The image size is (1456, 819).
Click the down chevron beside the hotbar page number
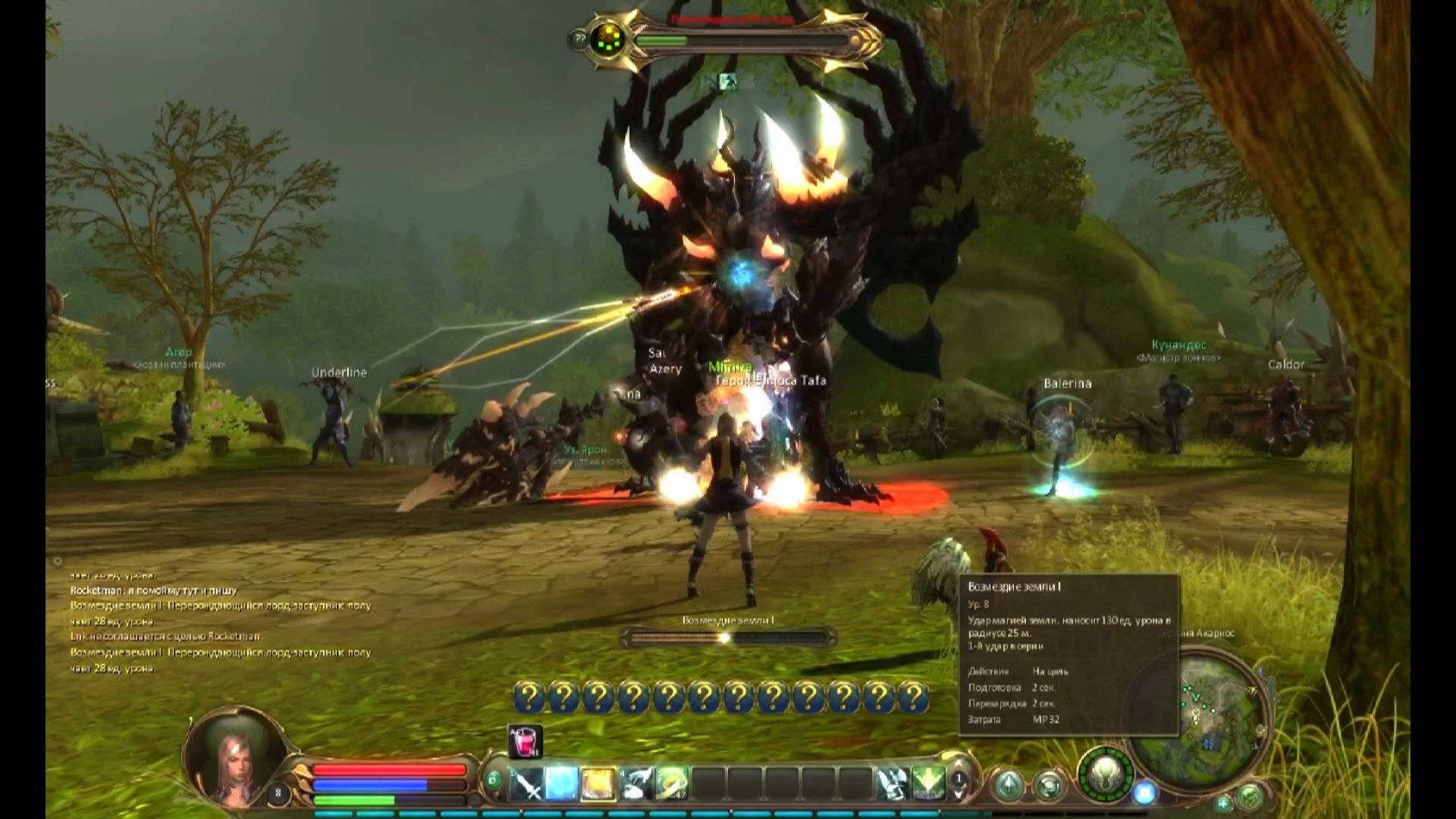coord(959,793)
